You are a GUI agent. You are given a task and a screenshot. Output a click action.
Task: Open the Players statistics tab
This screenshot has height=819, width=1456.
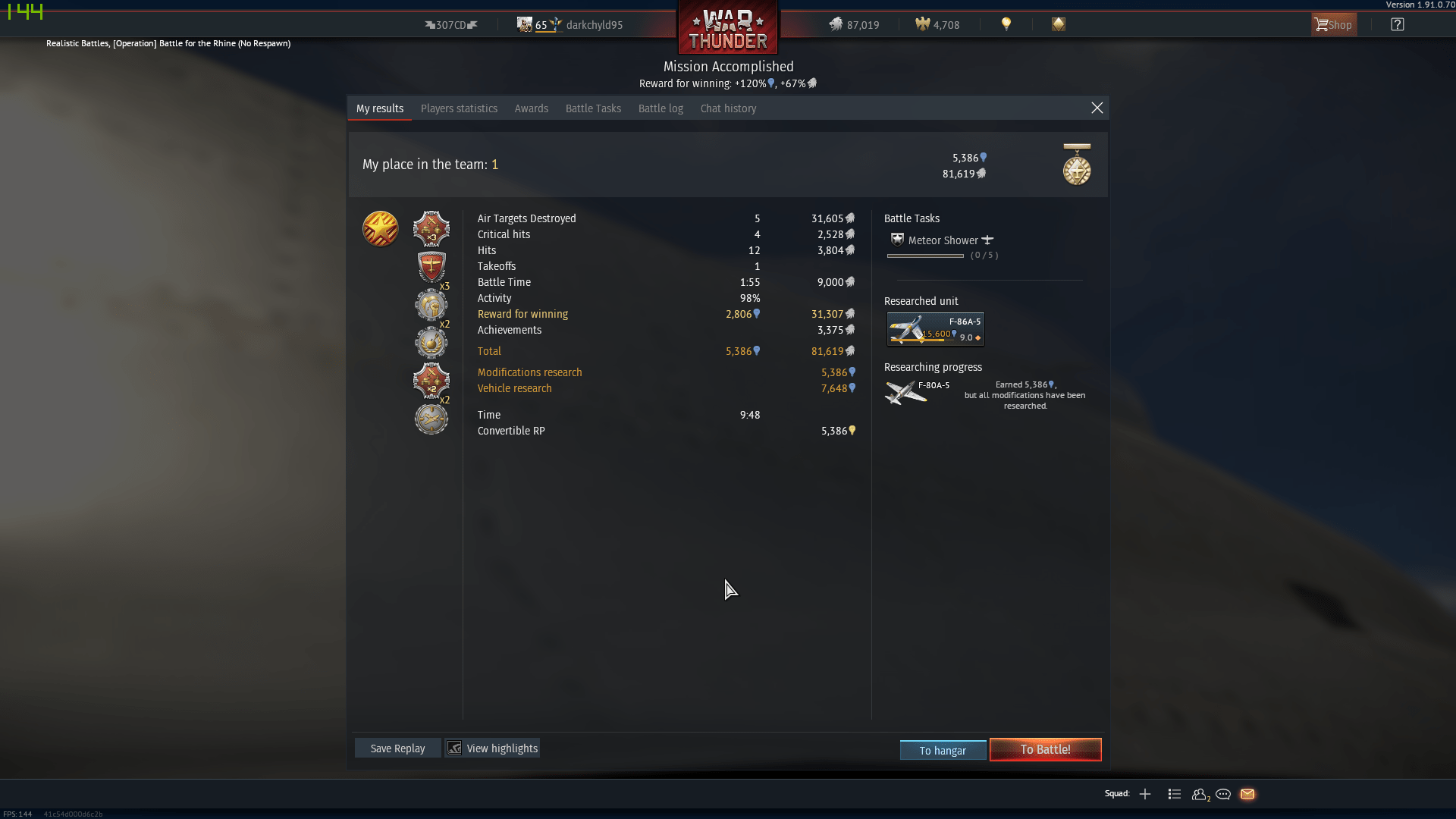pyautogui.click(x=459, y=108)
